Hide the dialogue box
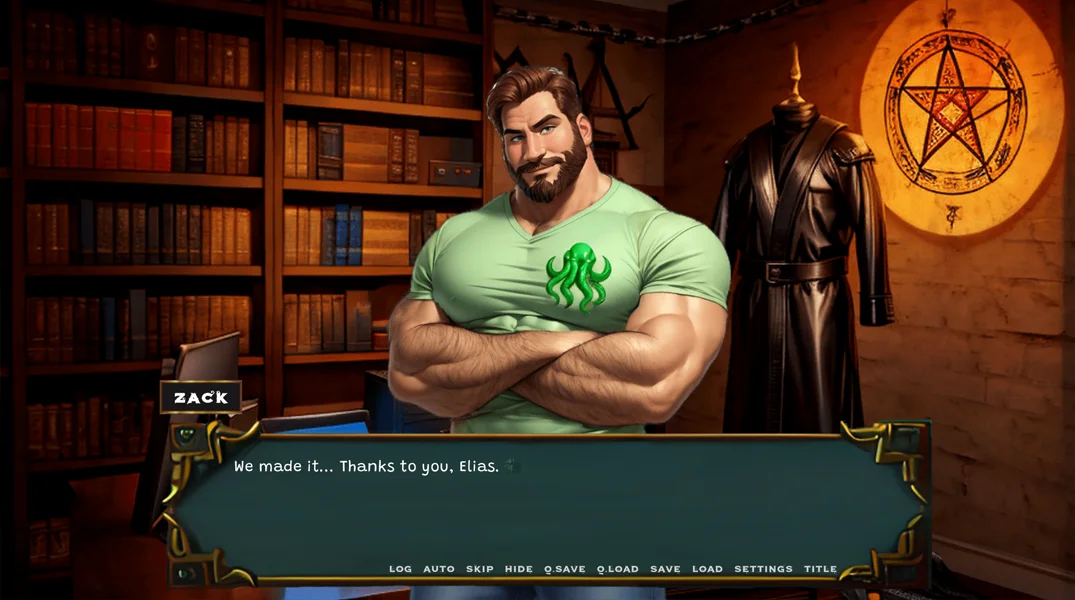Viewport: 1075px width, 600px height. (x=519, y=569)
